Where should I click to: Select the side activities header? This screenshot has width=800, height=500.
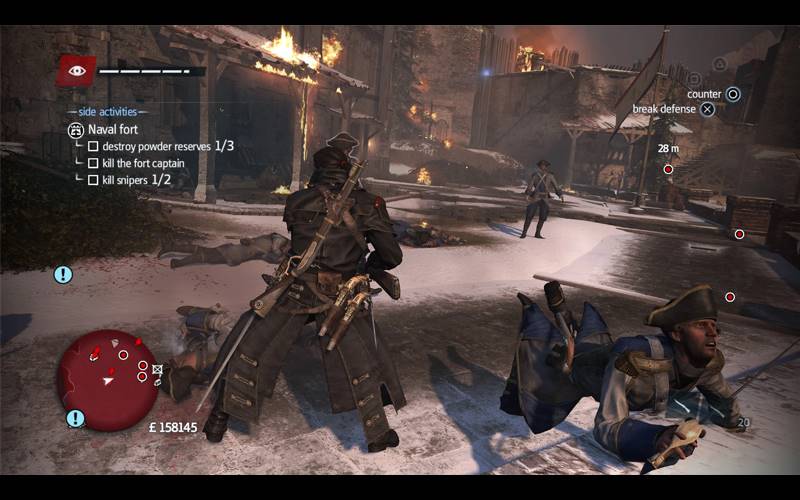click(107, 111)
